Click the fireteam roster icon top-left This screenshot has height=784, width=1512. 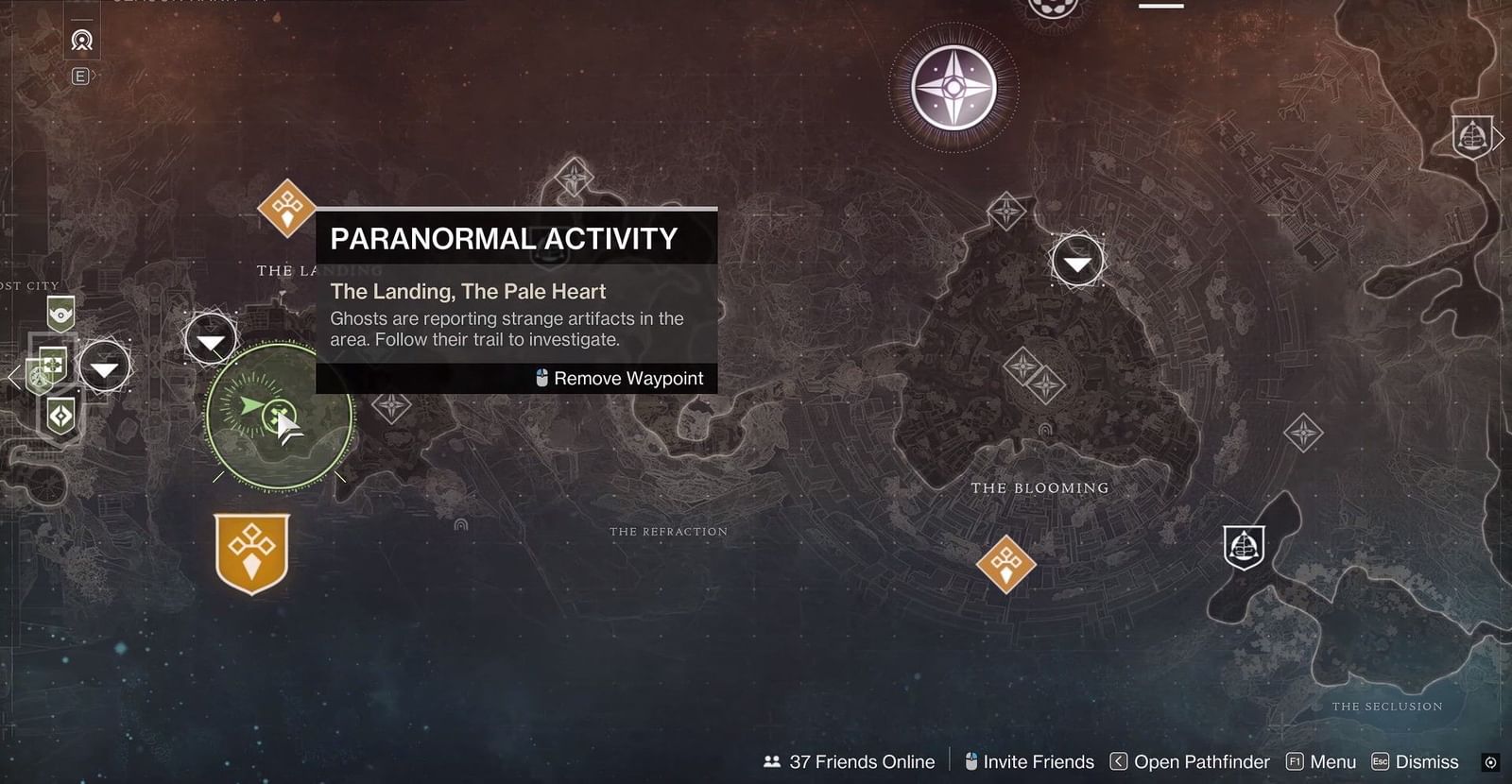tap(81, 42)
